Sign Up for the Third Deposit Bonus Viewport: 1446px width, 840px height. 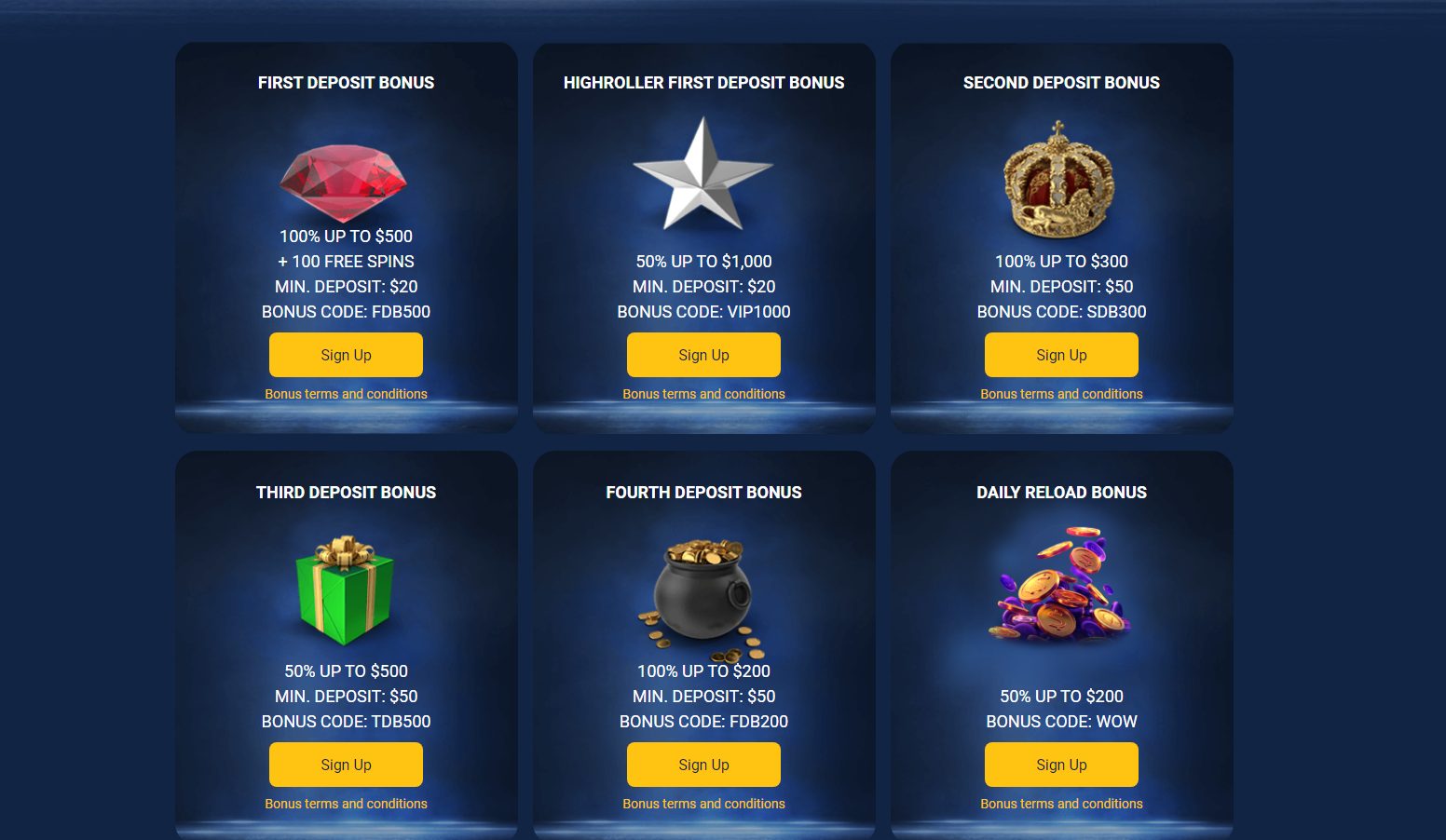click(346, 764)
